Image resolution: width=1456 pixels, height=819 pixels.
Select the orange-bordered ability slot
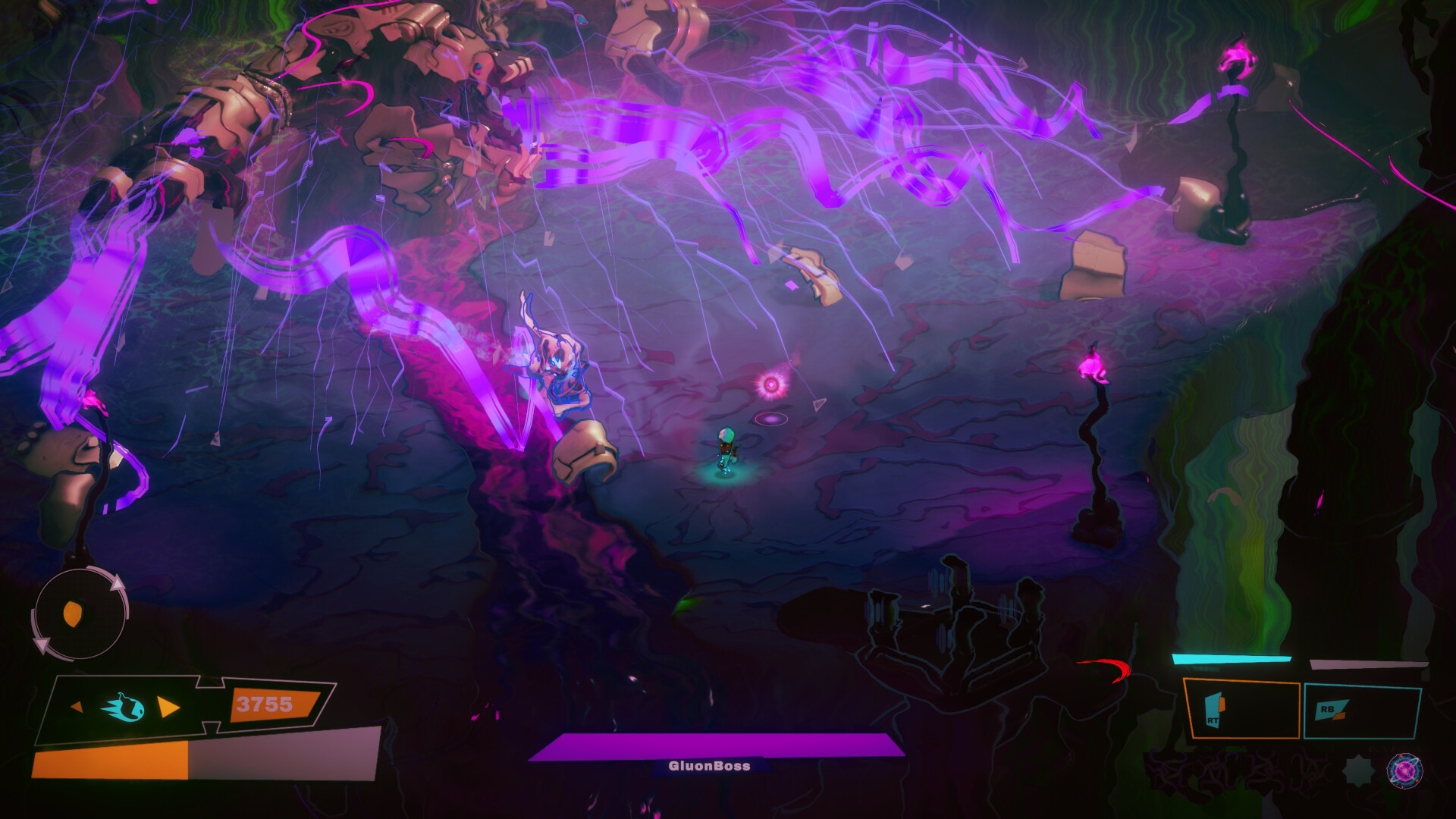(x=1241, y=710)
